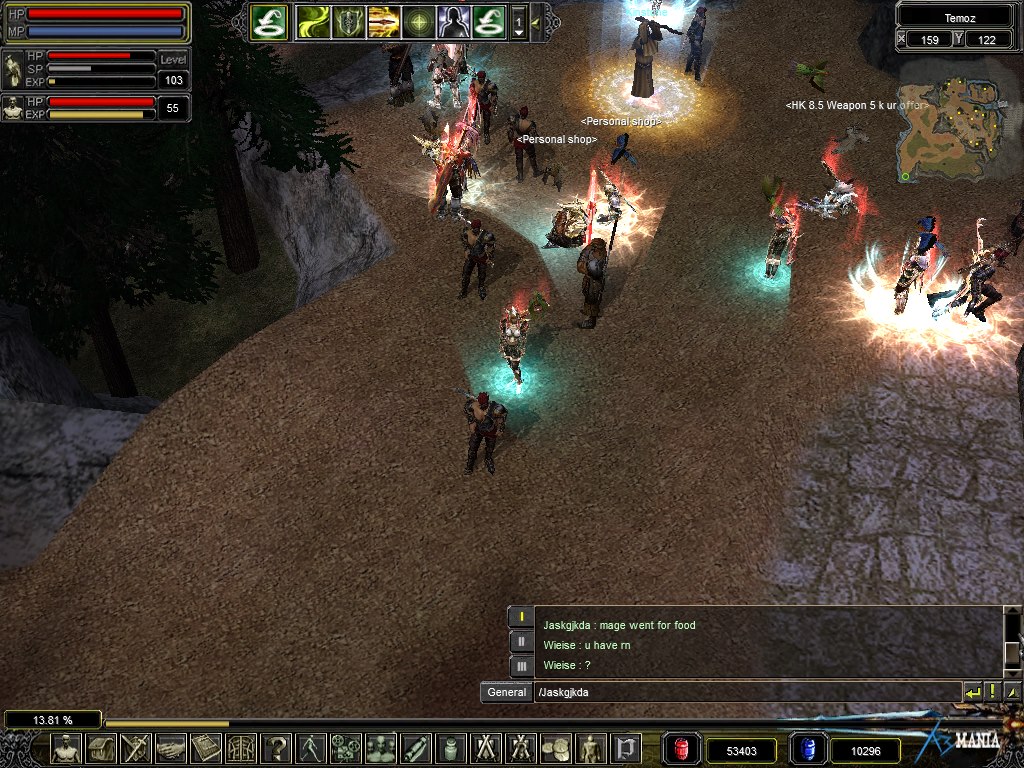Collapse the skill bar with the yellow arrow
The width and height of the screenshot is (1024, 768).
537,21
